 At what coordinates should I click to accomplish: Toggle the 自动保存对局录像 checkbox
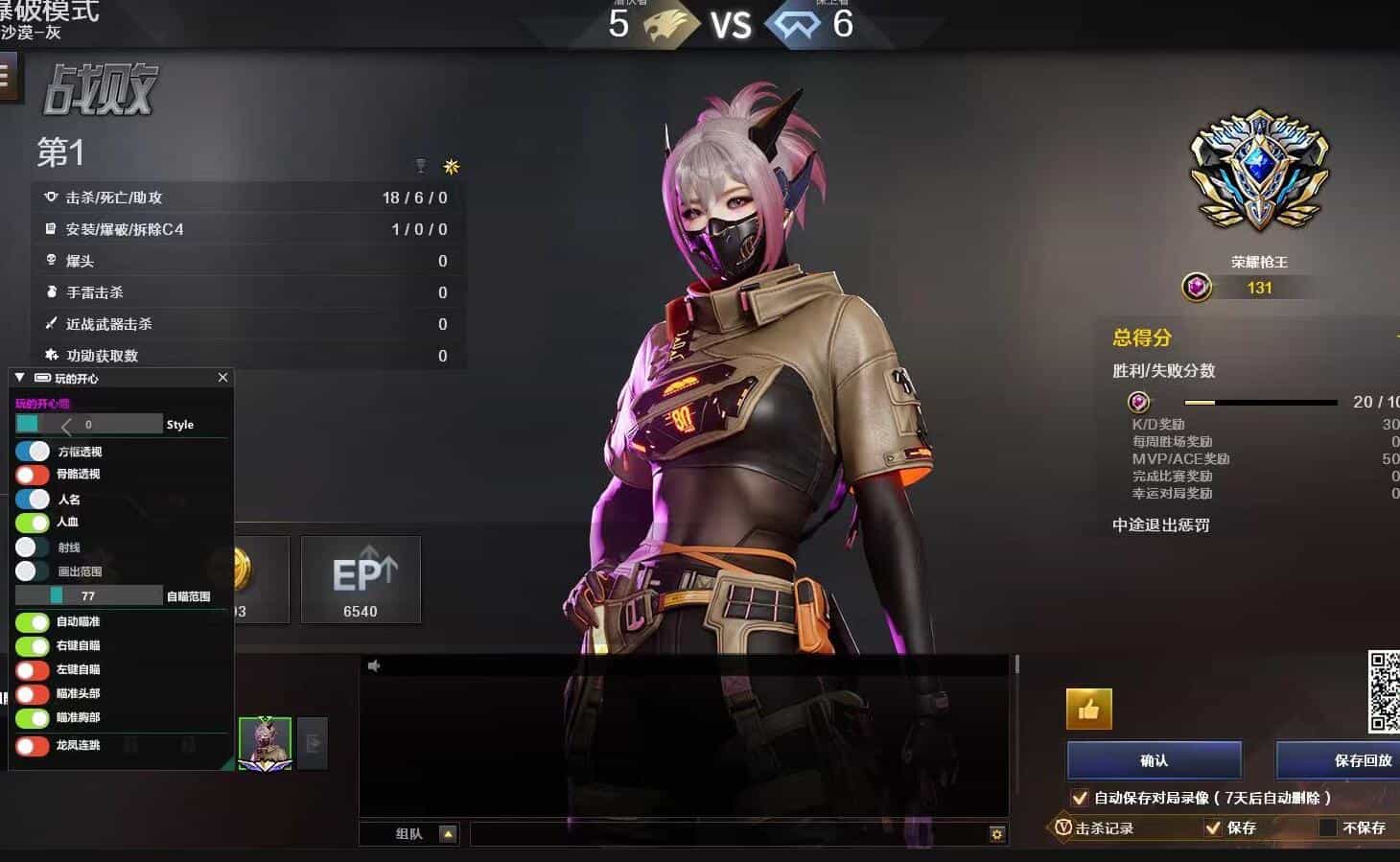coord(1080,798)
